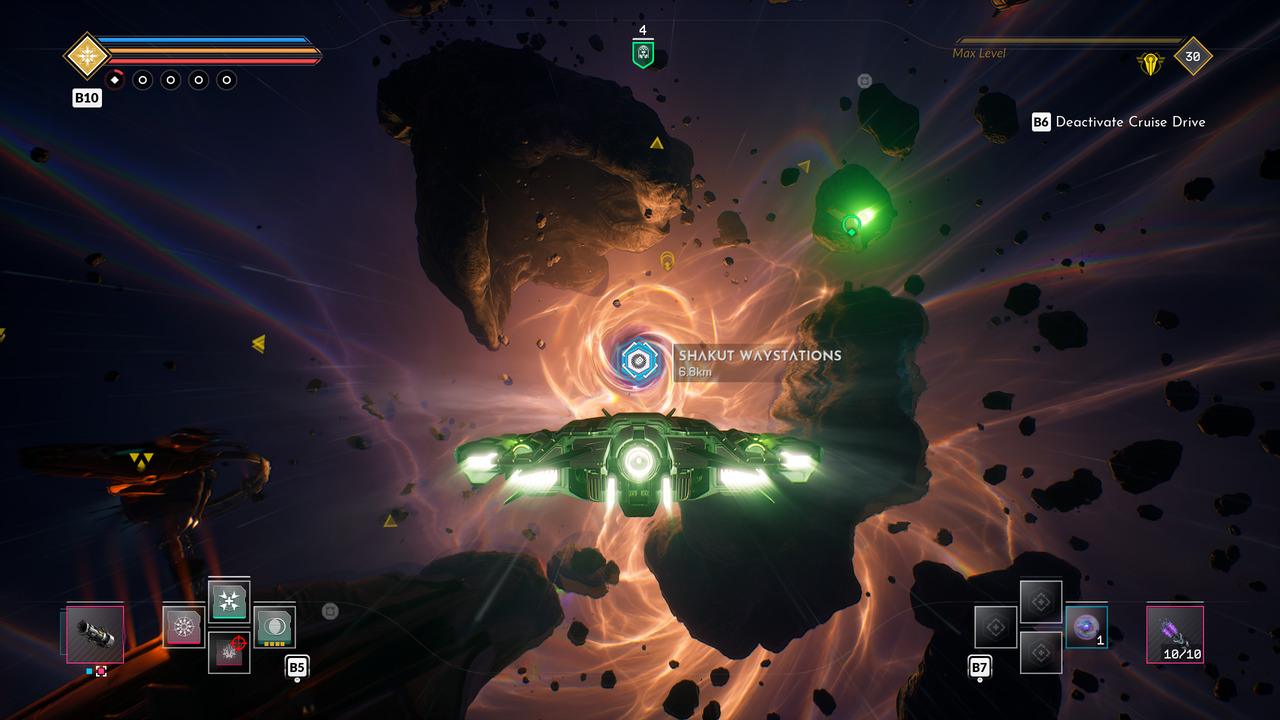The height and width of the screenshot is (720, 1280).
Task: Select the purple missile secondary weapon
Action: pos(1174,634)
